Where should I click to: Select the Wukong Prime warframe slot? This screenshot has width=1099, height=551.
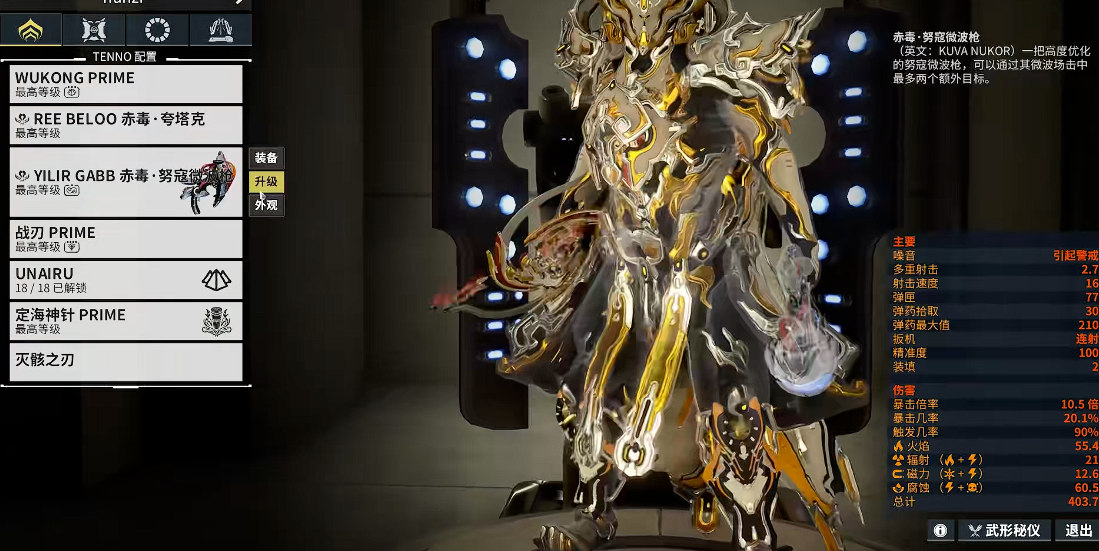126,83
